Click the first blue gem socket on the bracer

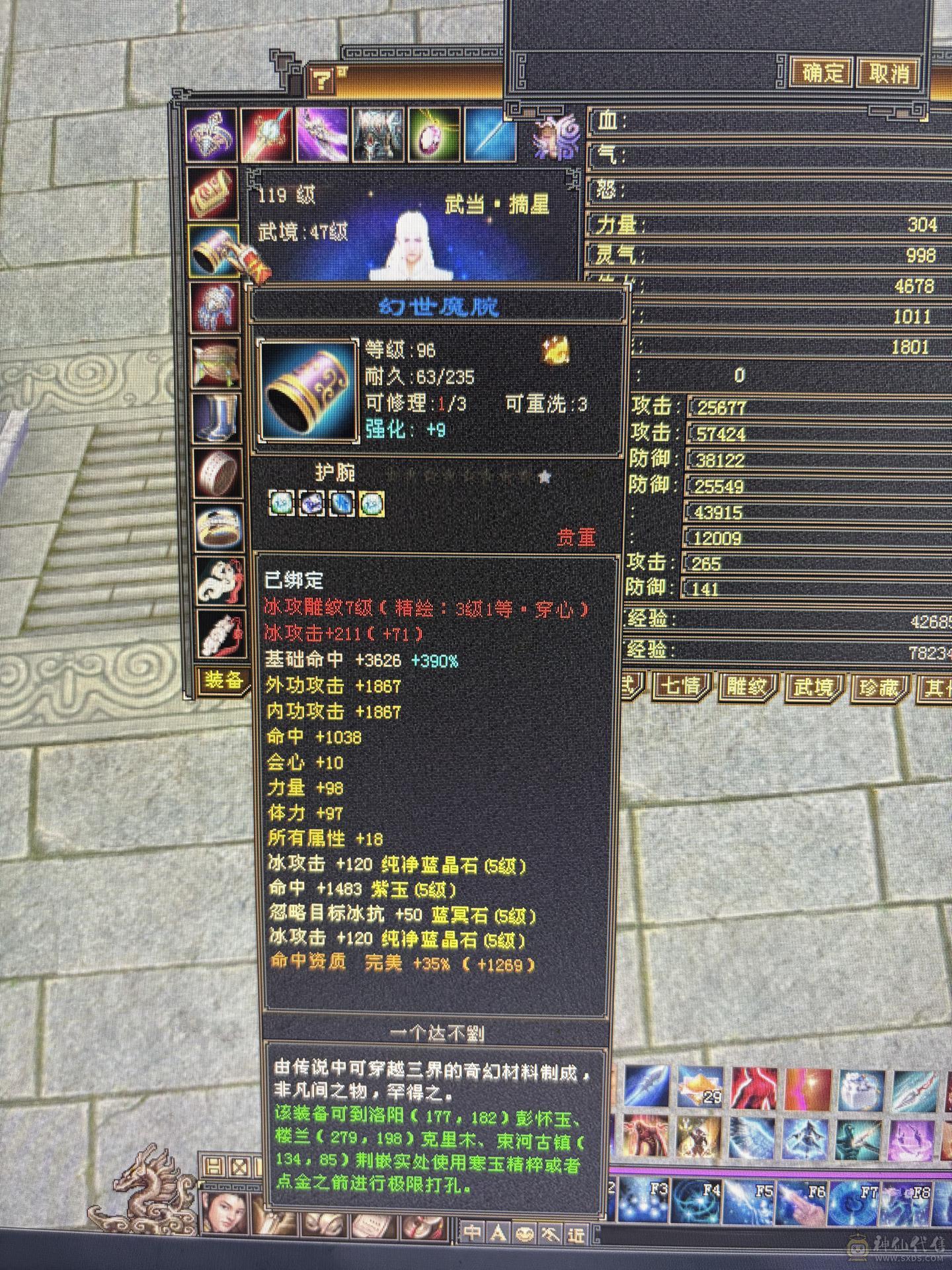(282, 504)
